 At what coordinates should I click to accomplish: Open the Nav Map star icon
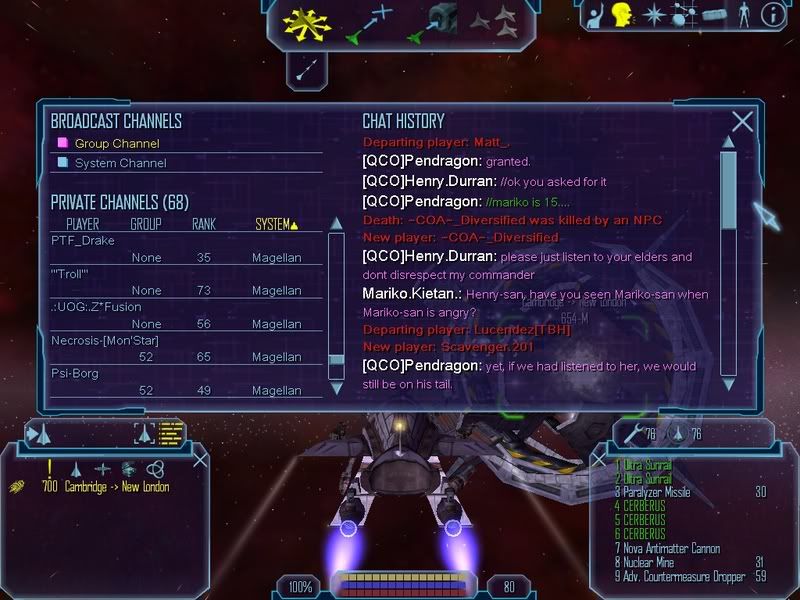pos(655,15)
